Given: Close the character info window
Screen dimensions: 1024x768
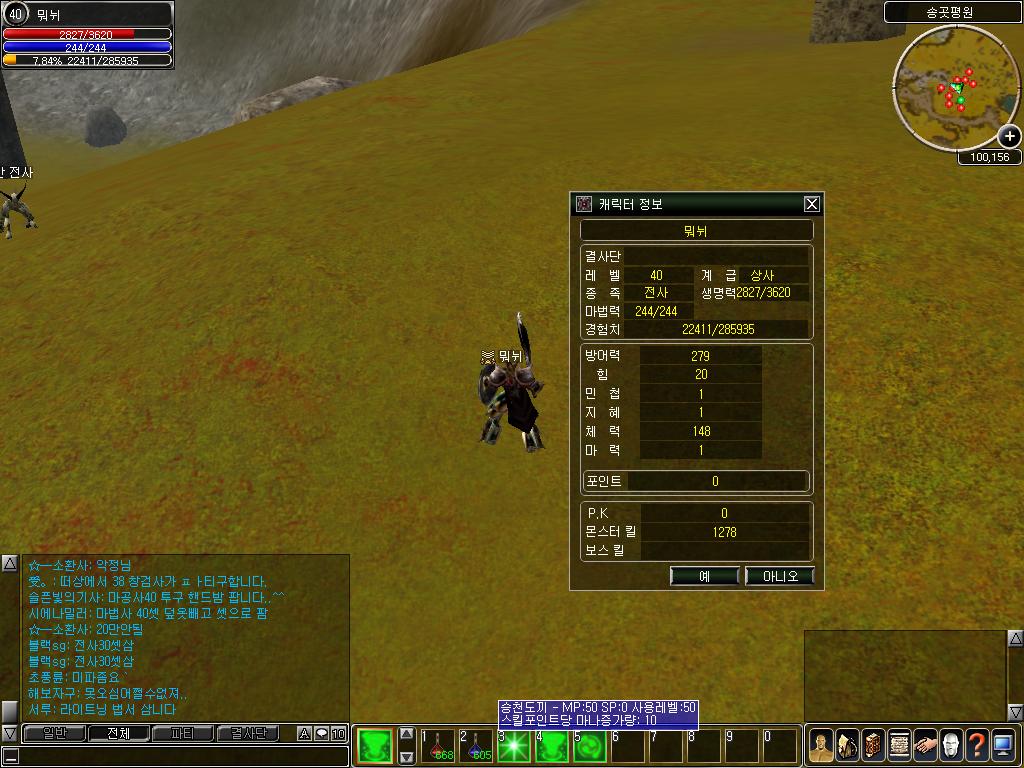Looking at the screenshot, I should pyautogui.click(x=812, y=204).
